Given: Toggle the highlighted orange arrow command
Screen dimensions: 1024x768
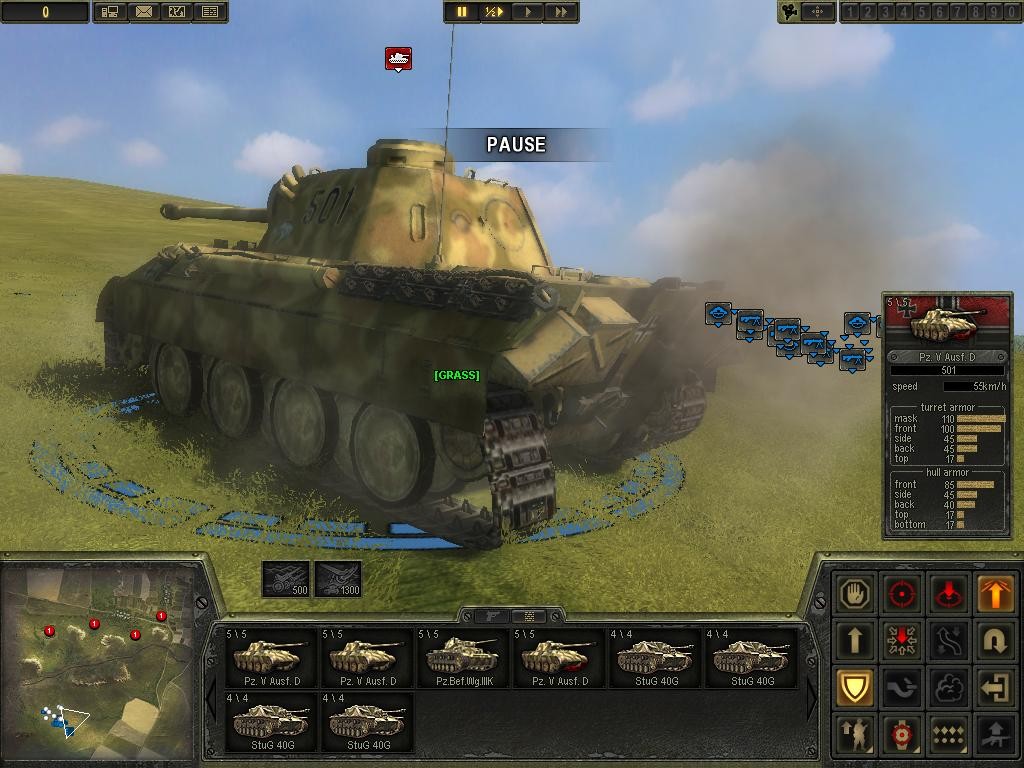Looking at the screenshot, I should tap(995, 594).
